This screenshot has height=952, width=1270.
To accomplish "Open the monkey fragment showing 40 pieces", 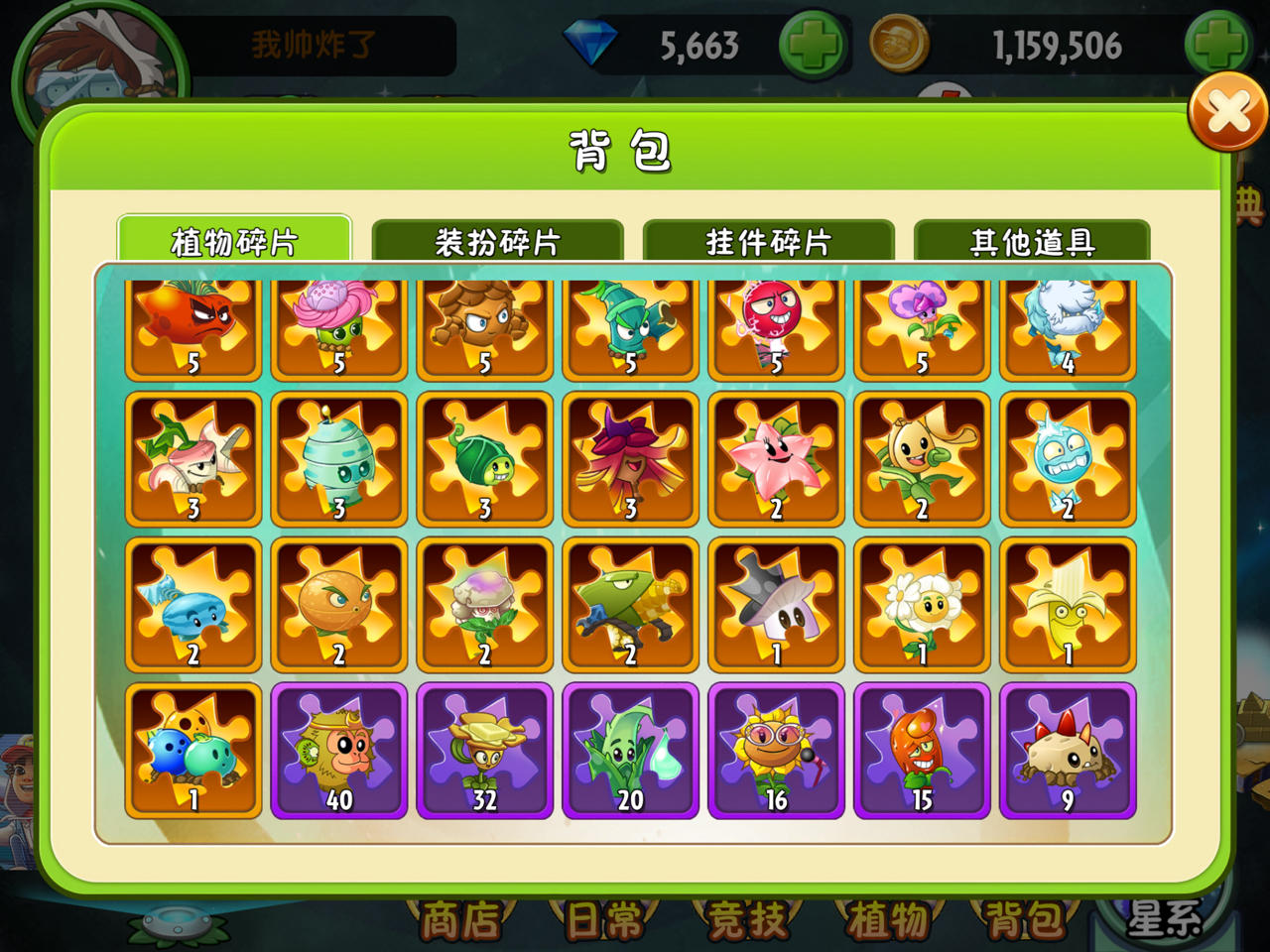I will click(338, 751).
